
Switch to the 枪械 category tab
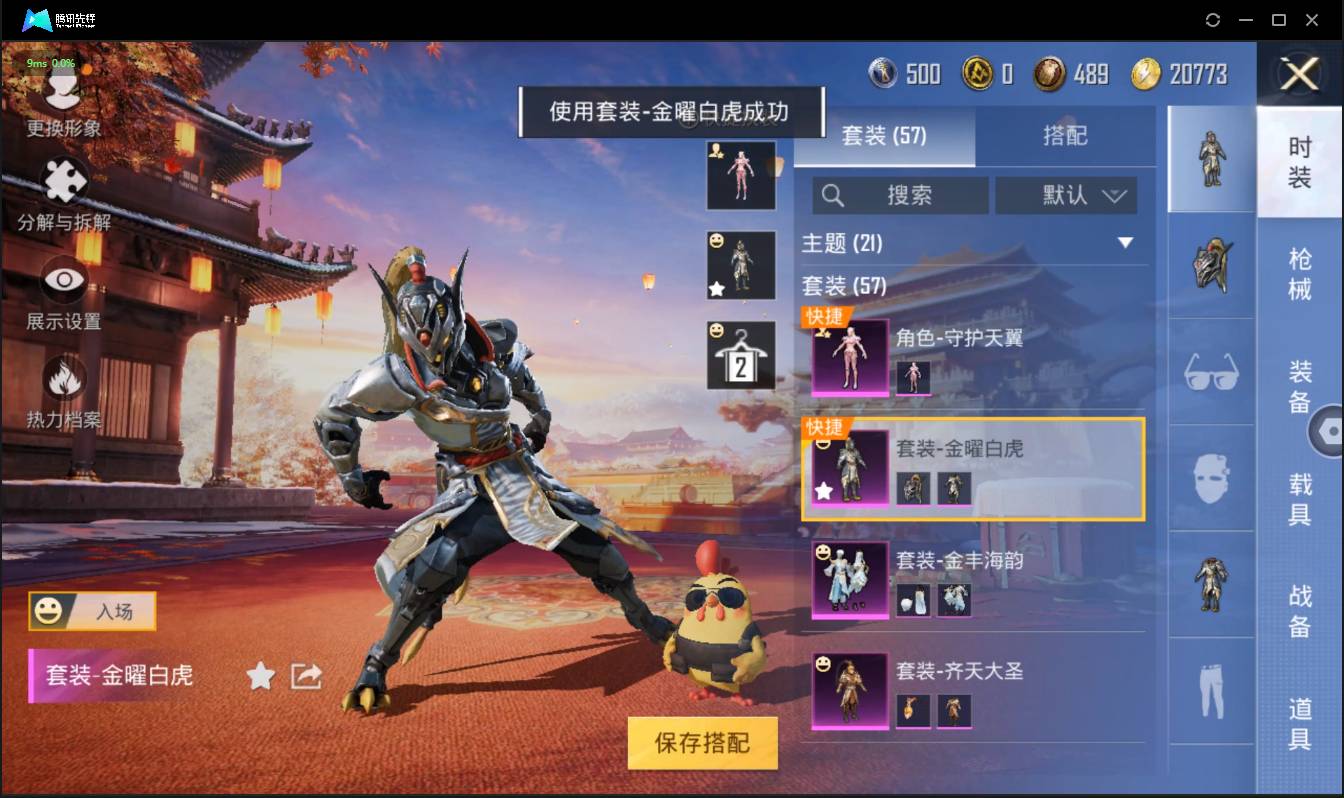1300,273
